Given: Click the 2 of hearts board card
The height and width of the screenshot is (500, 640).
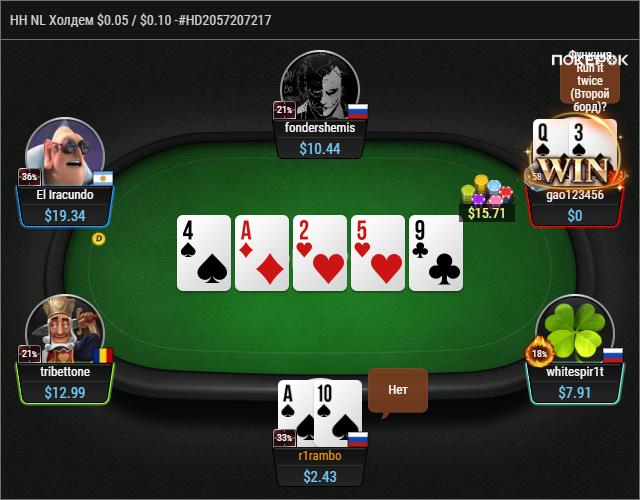Looking at the screenshot, I should pyautogui.click(x=320, y=253).
